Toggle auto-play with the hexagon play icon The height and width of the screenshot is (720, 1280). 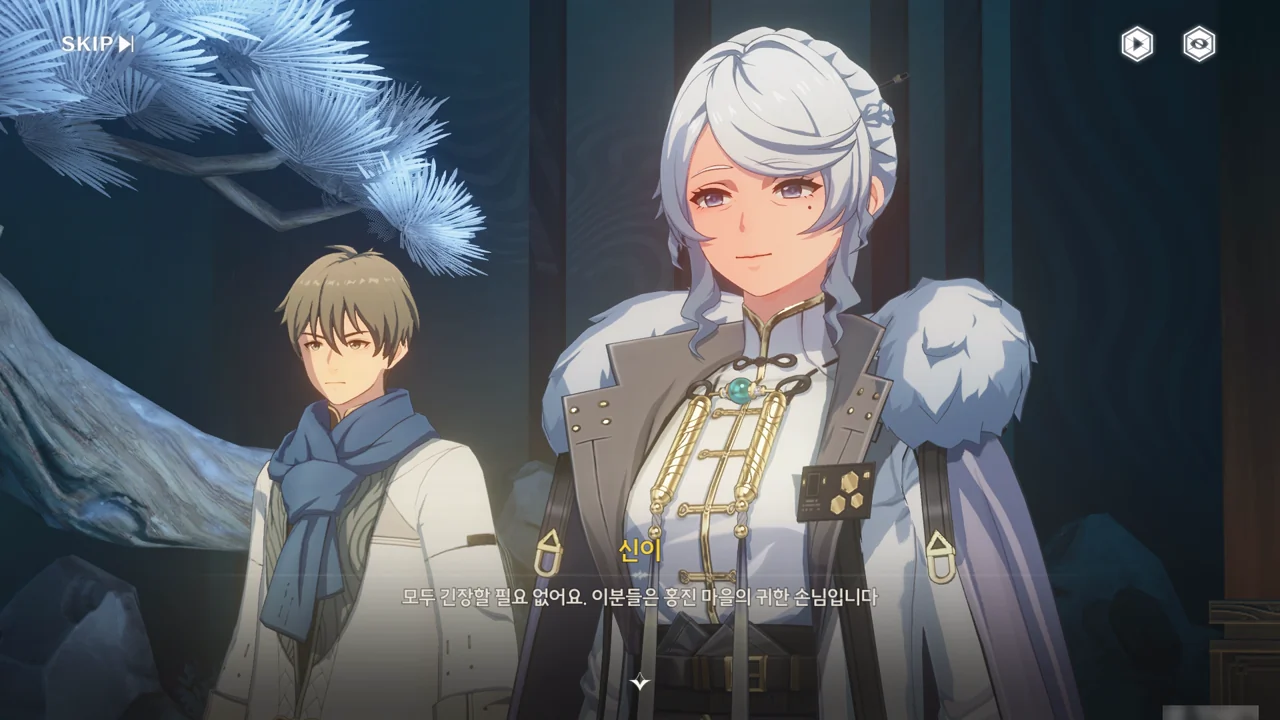point(1136,44)
